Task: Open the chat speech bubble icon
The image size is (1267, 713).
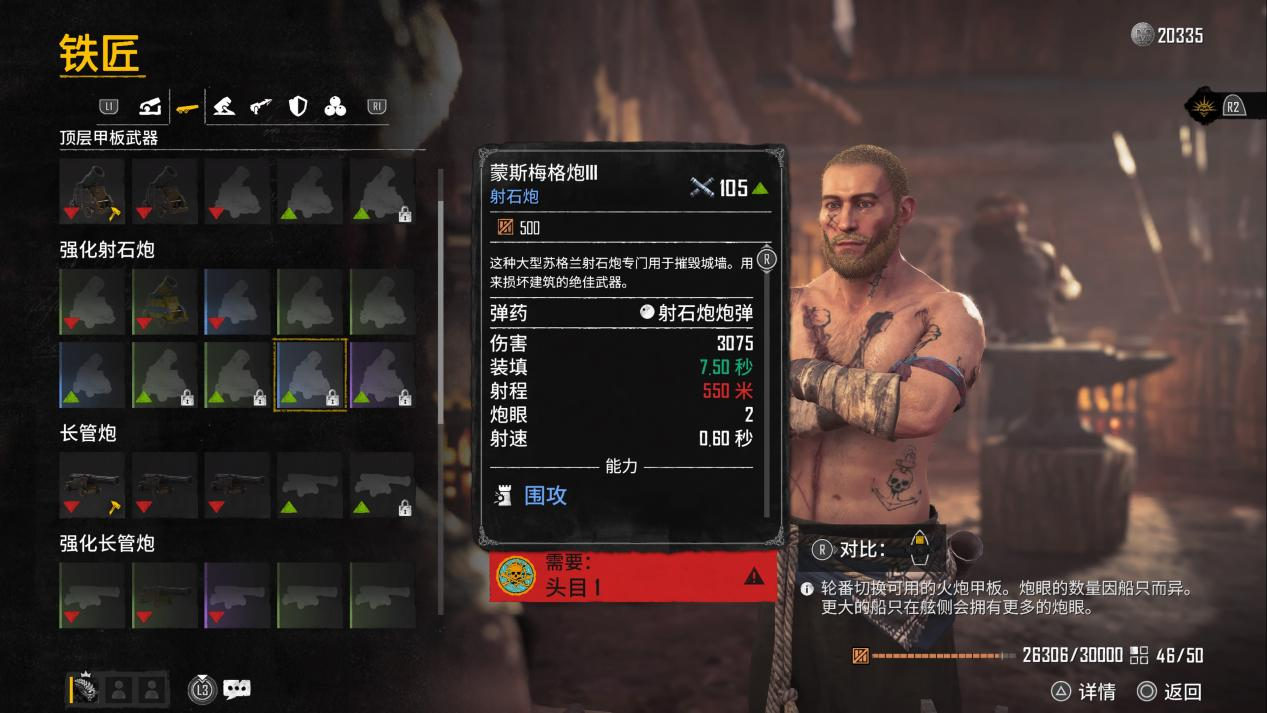Action: (x=237, y=688)
